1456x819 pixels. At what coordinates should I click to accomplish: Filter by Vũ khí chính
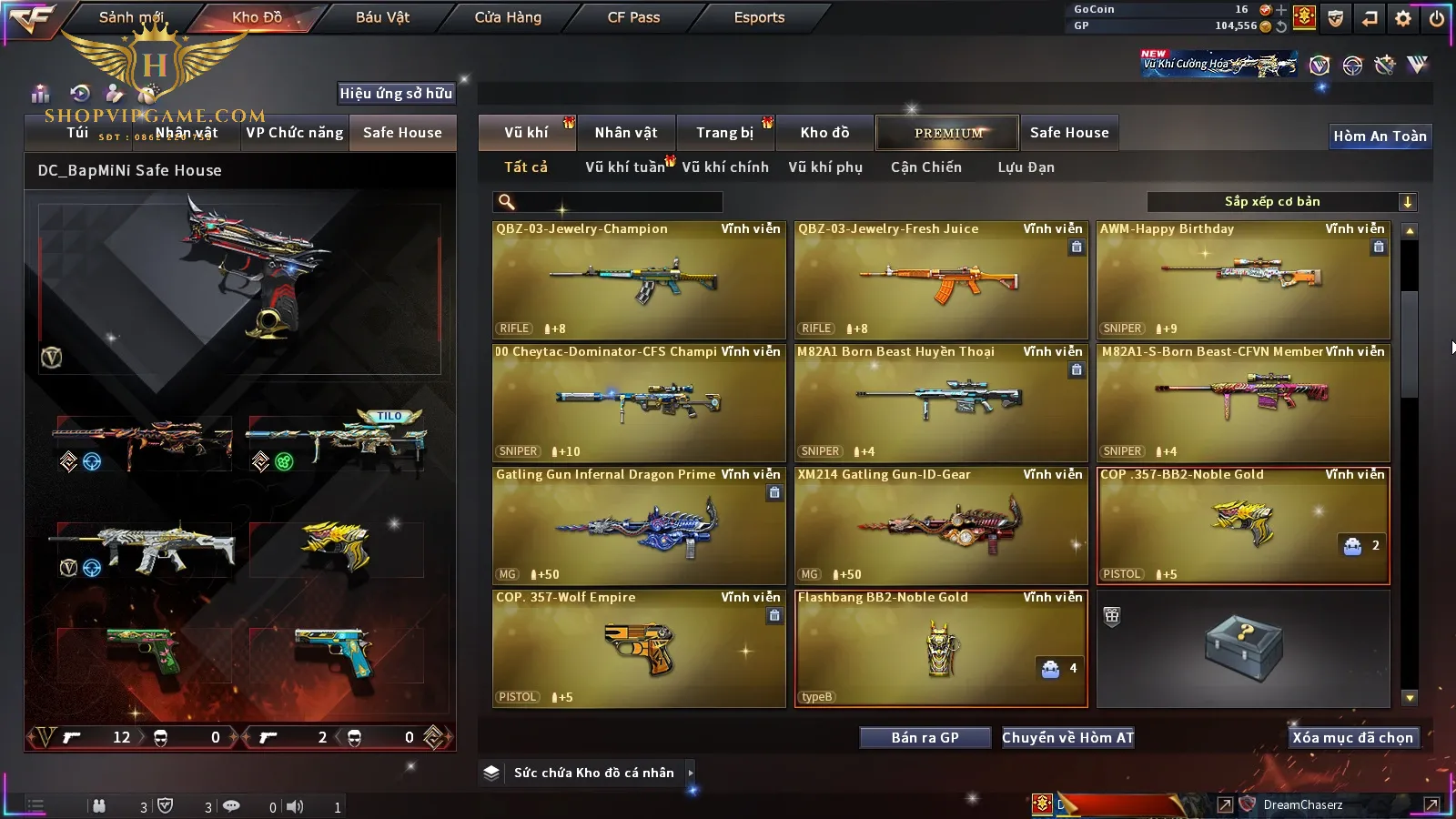click(725, 167)
